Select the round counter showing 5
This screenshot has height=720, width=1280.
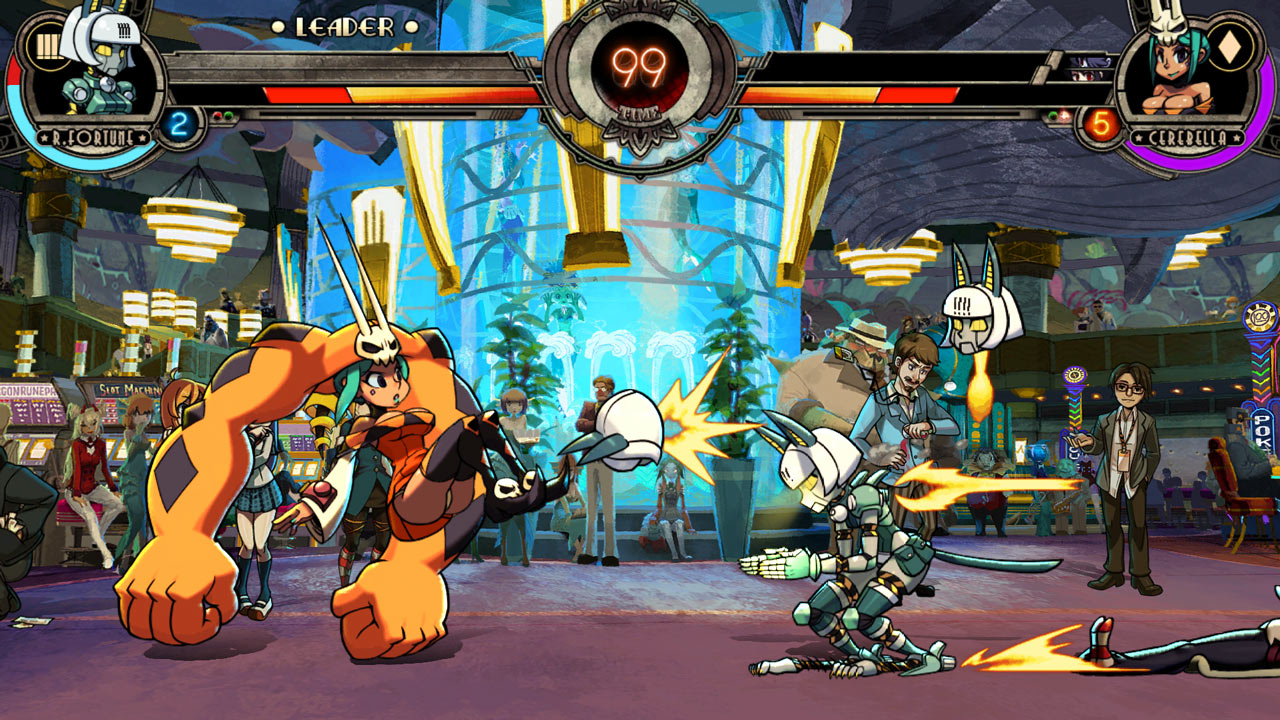pyautogui.click(x=1100, y=124)
